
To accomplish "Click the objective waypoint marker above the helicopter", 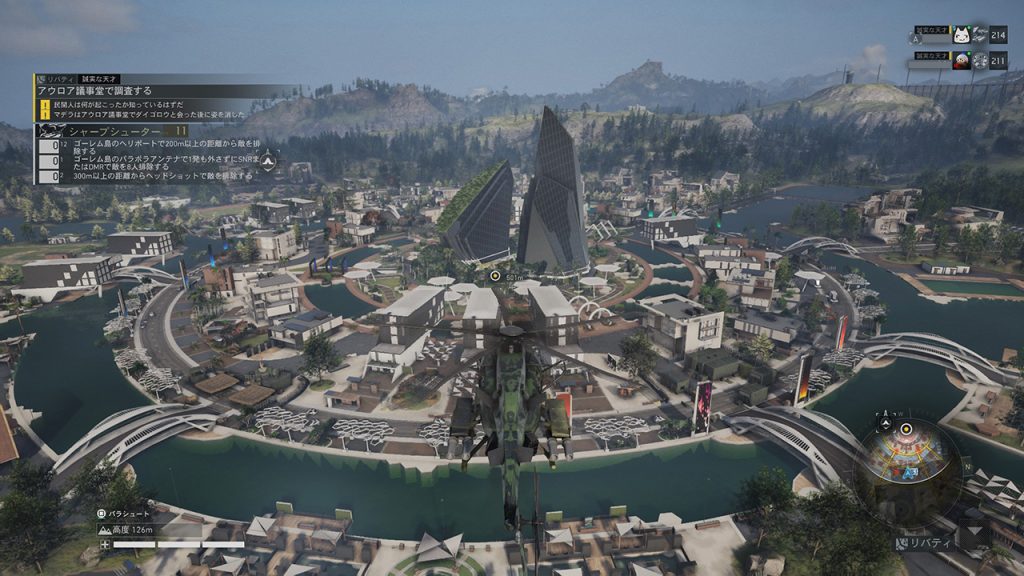I will 495,274.
